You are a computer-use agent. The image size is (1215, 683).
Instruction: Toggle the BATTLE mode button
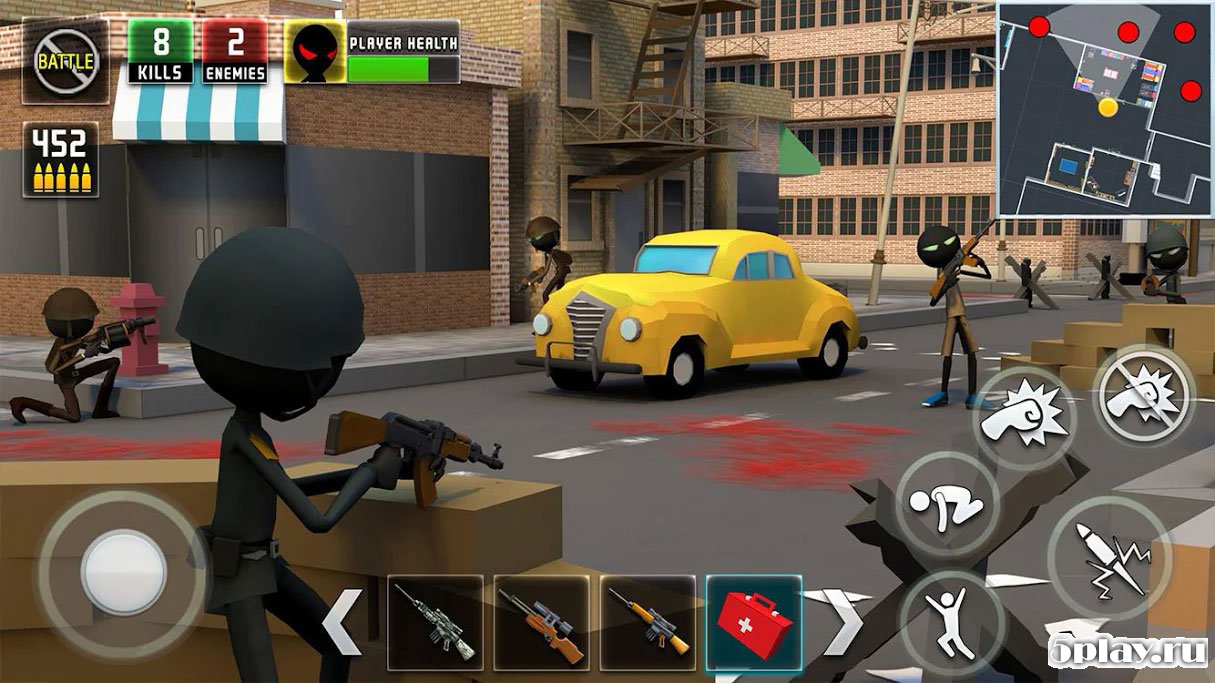(65, 61)
